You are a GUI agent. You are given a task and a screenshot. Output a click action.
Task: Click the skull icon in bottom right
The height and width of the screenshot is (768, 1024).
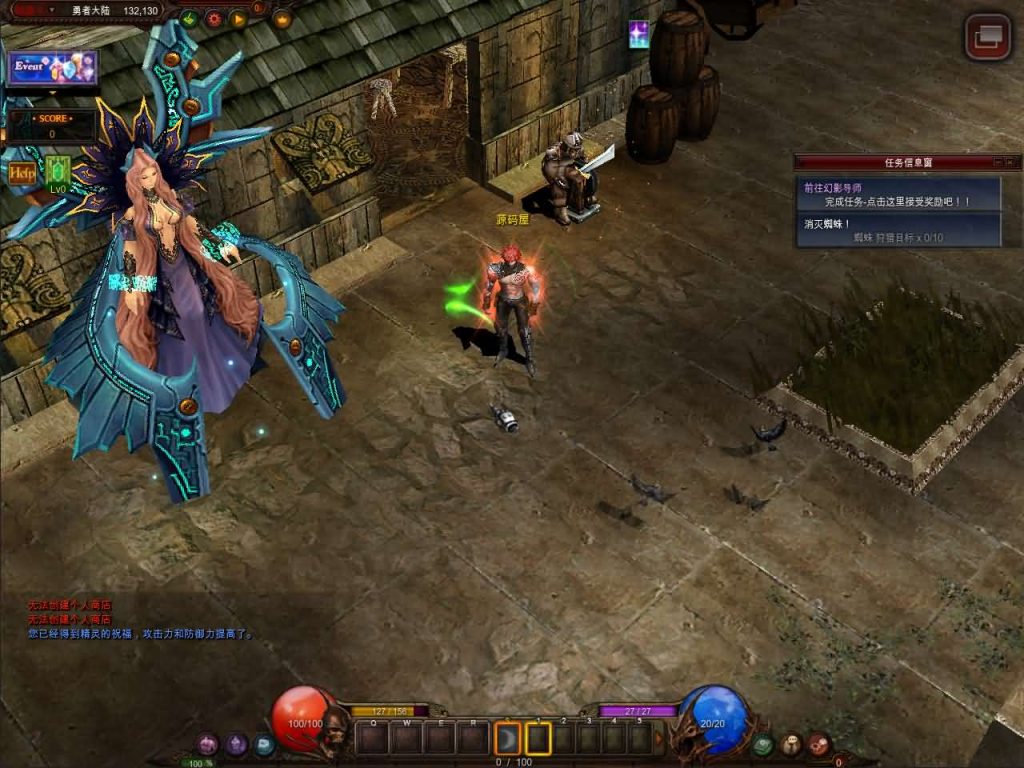click(x=791, y=744)
